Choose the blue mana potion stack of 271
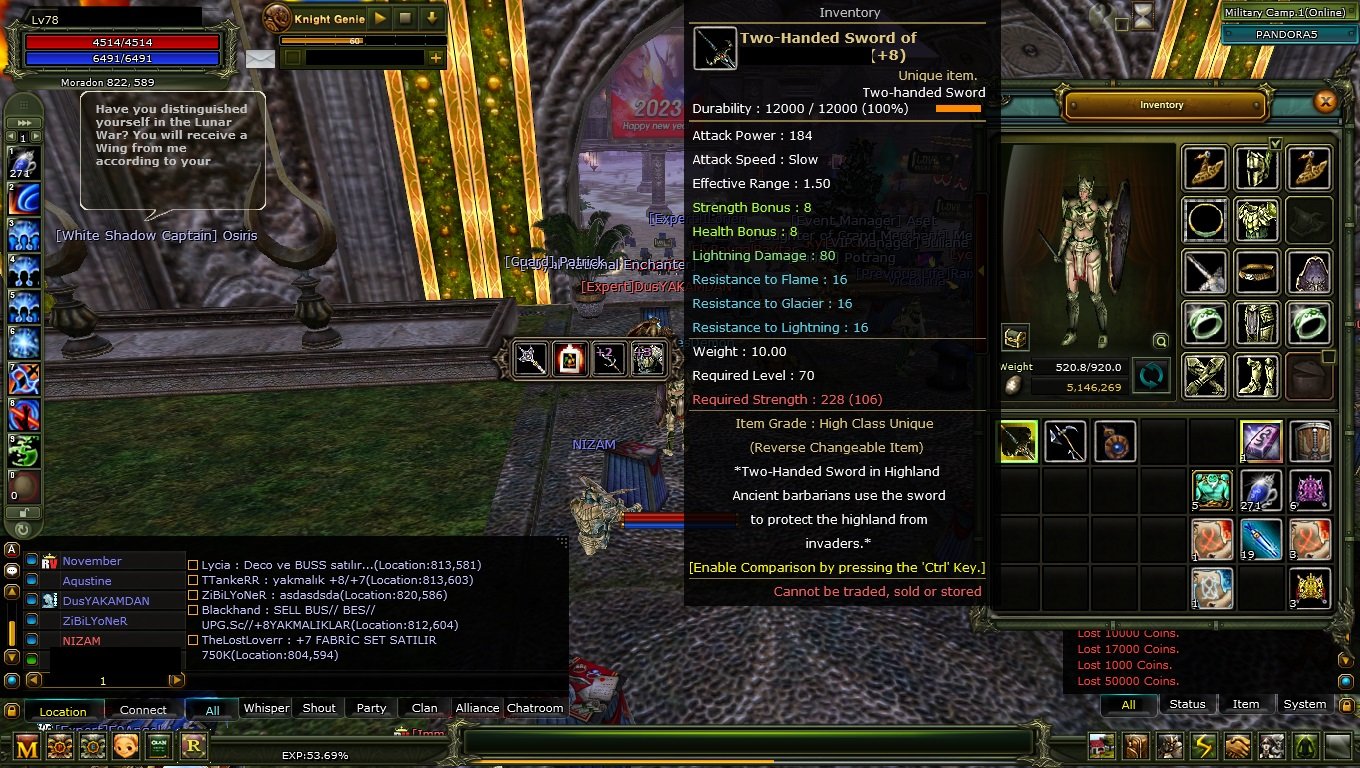 tap(1260, 490)
